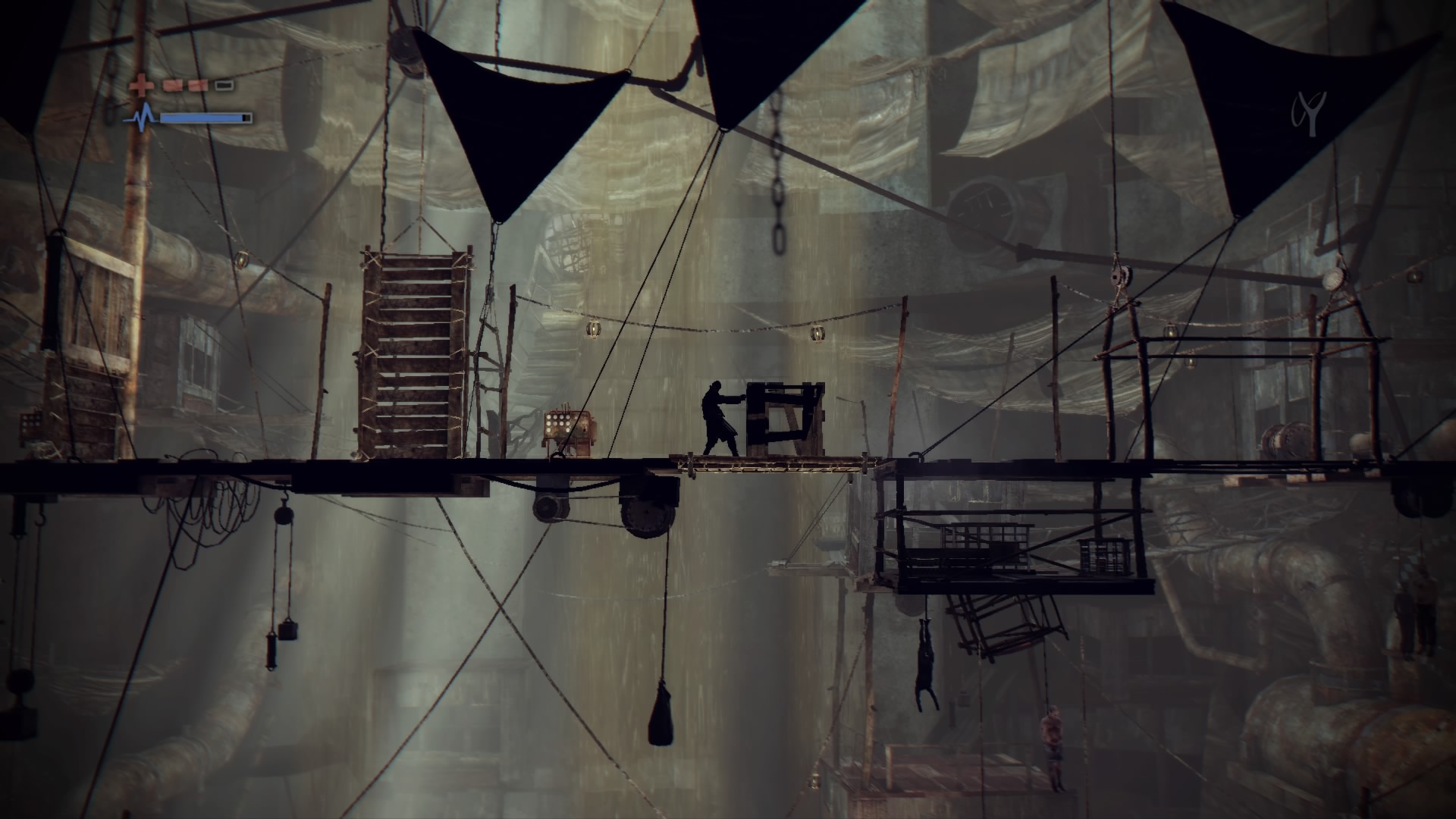Toggle the hanging lantern on the rope line
1456x819 pixels.
593,329
